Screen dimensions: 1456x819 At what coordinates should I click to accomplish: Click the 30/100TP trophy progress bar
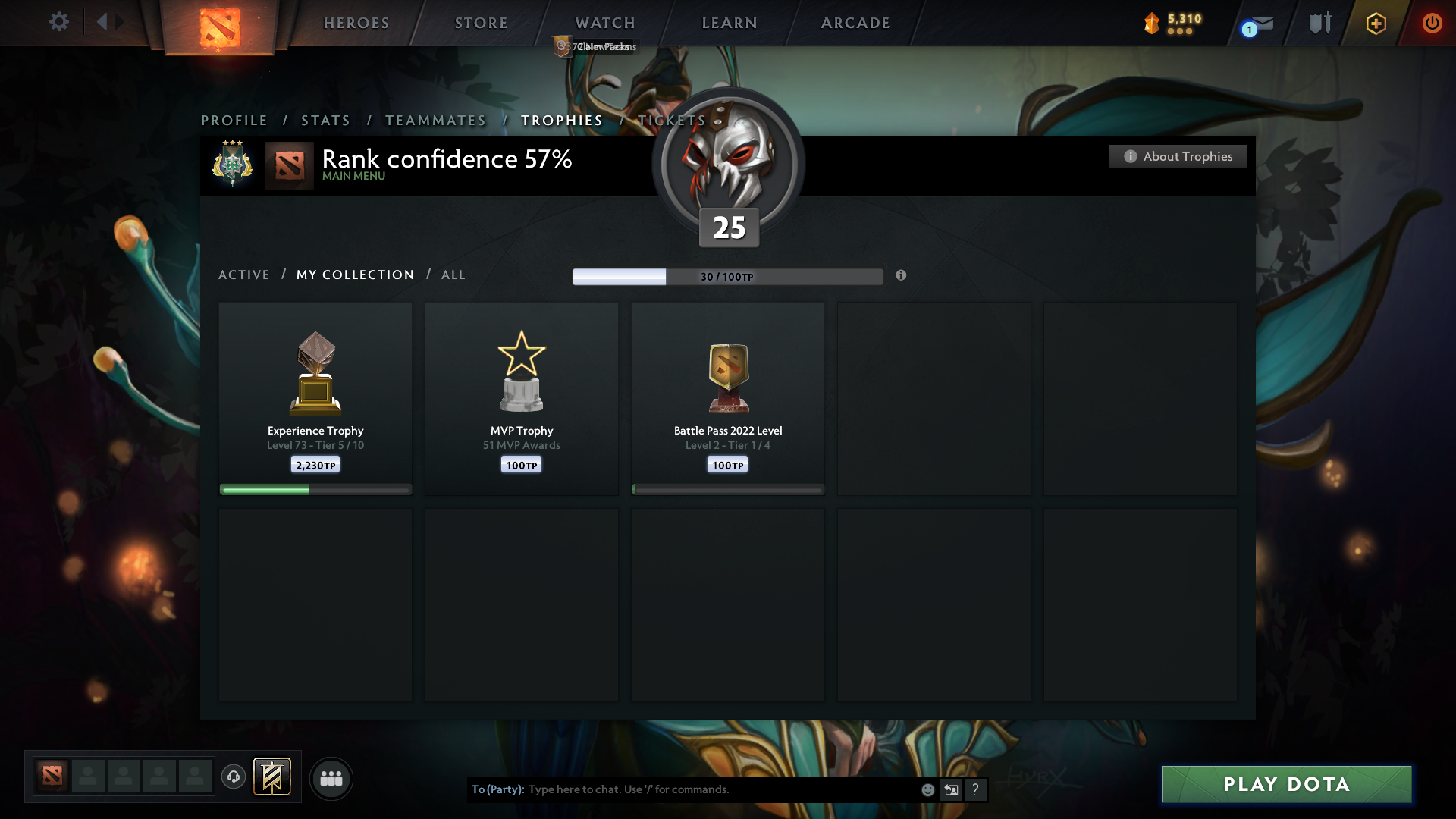click(728, 277)
